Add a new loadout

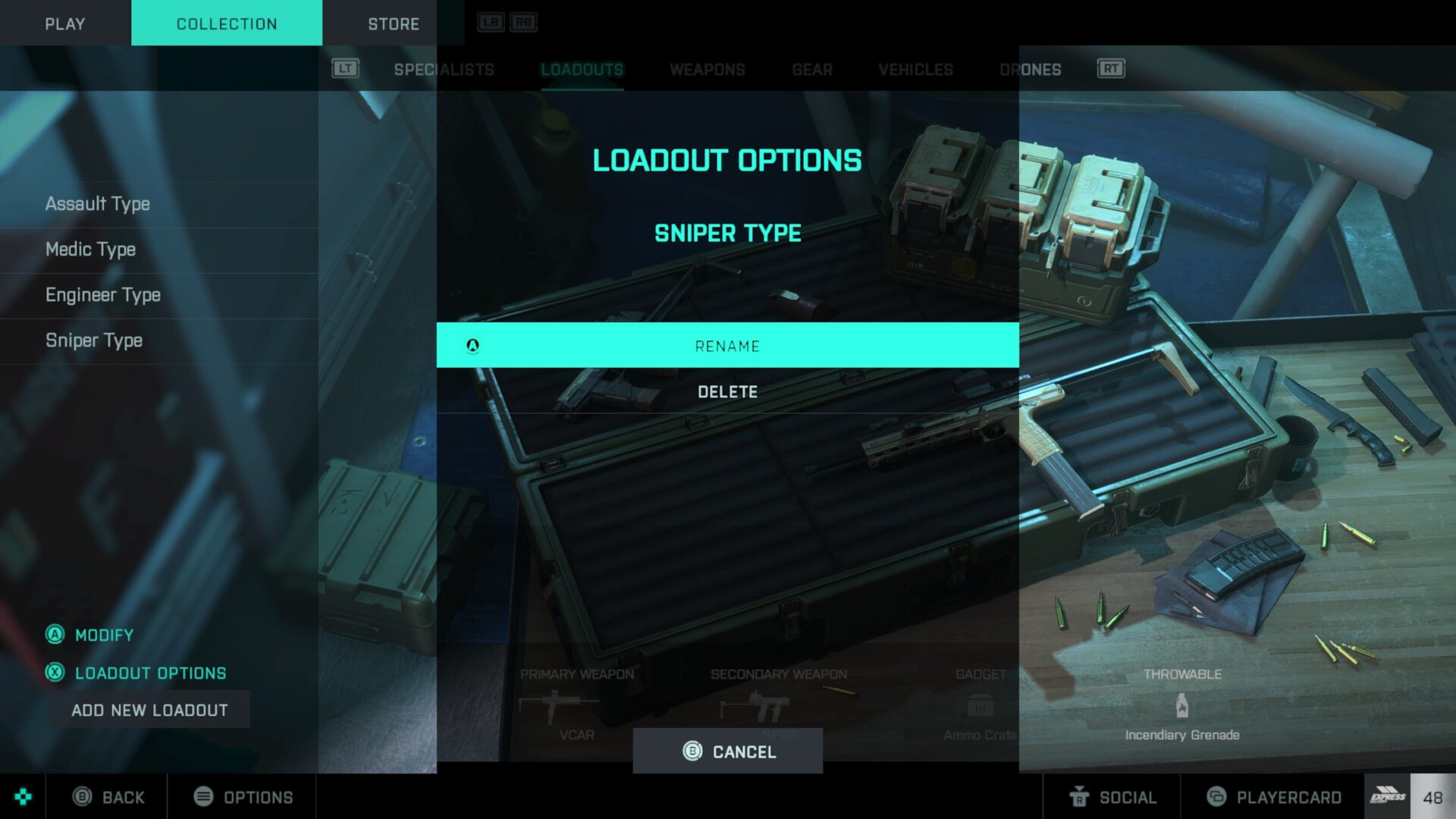pos(149,710)
